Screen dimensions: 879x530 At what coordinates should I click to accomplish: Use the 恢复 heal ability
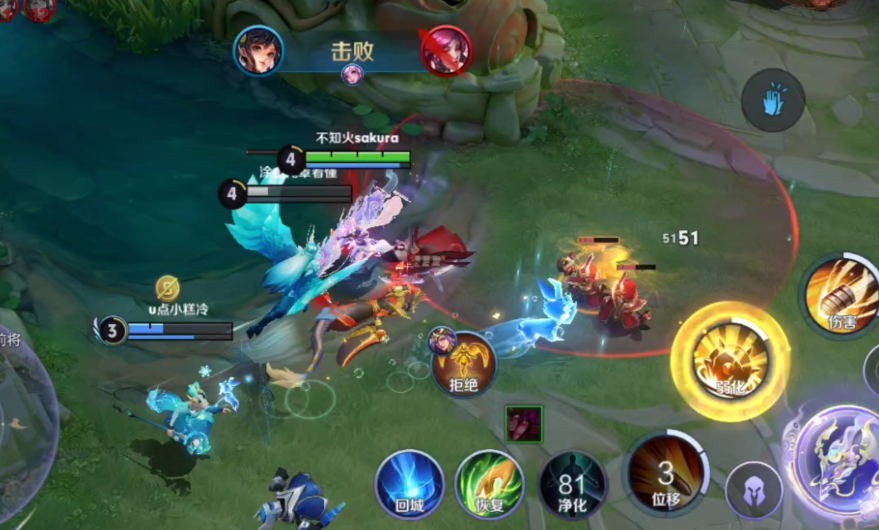point(489,484)
